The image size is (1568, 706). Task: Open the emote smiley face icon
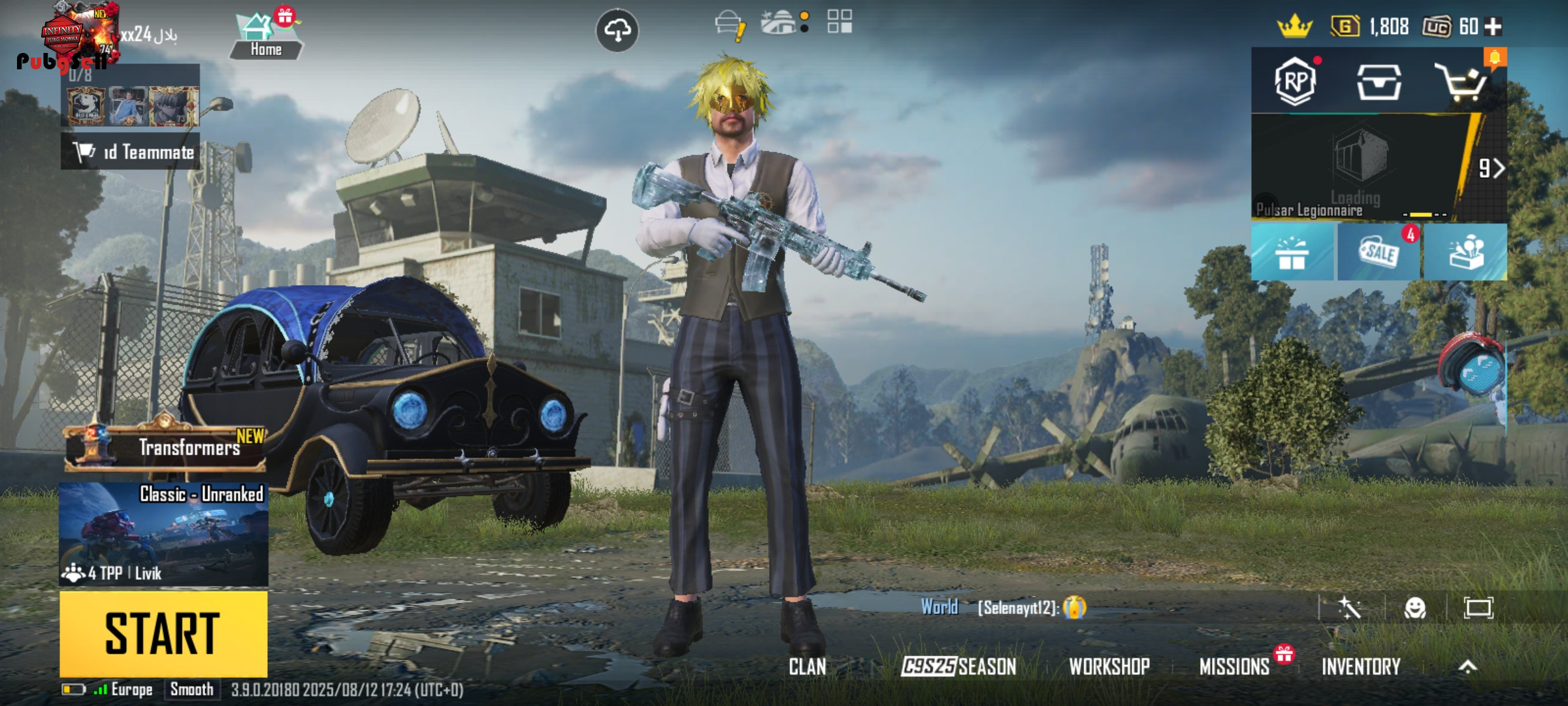pyautogui.click(x=1415, y=608)
